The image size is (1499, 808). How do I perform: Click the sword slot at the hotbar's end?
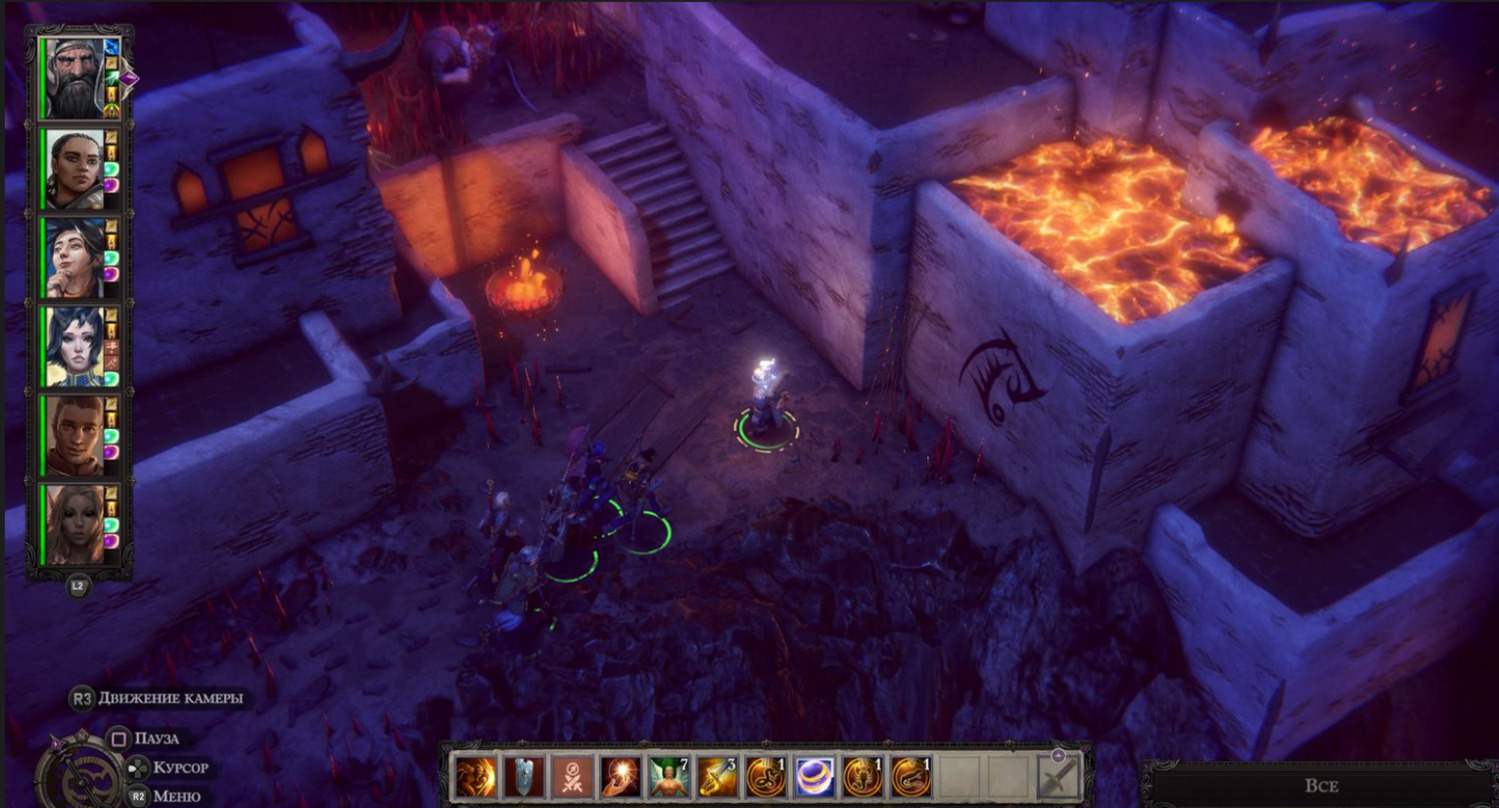(x=1060, y=776)
